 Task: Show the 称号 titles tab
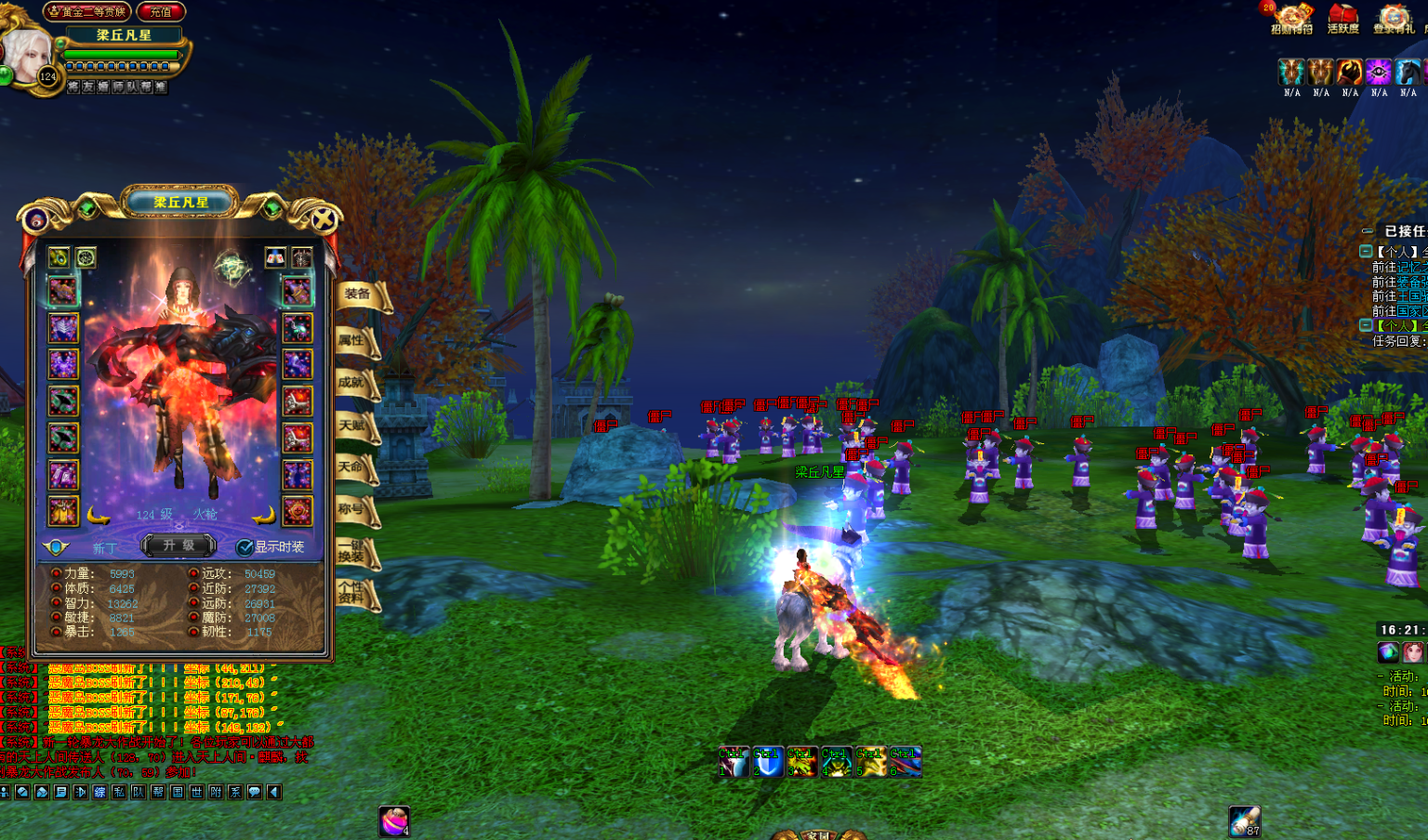coord(353,509)
